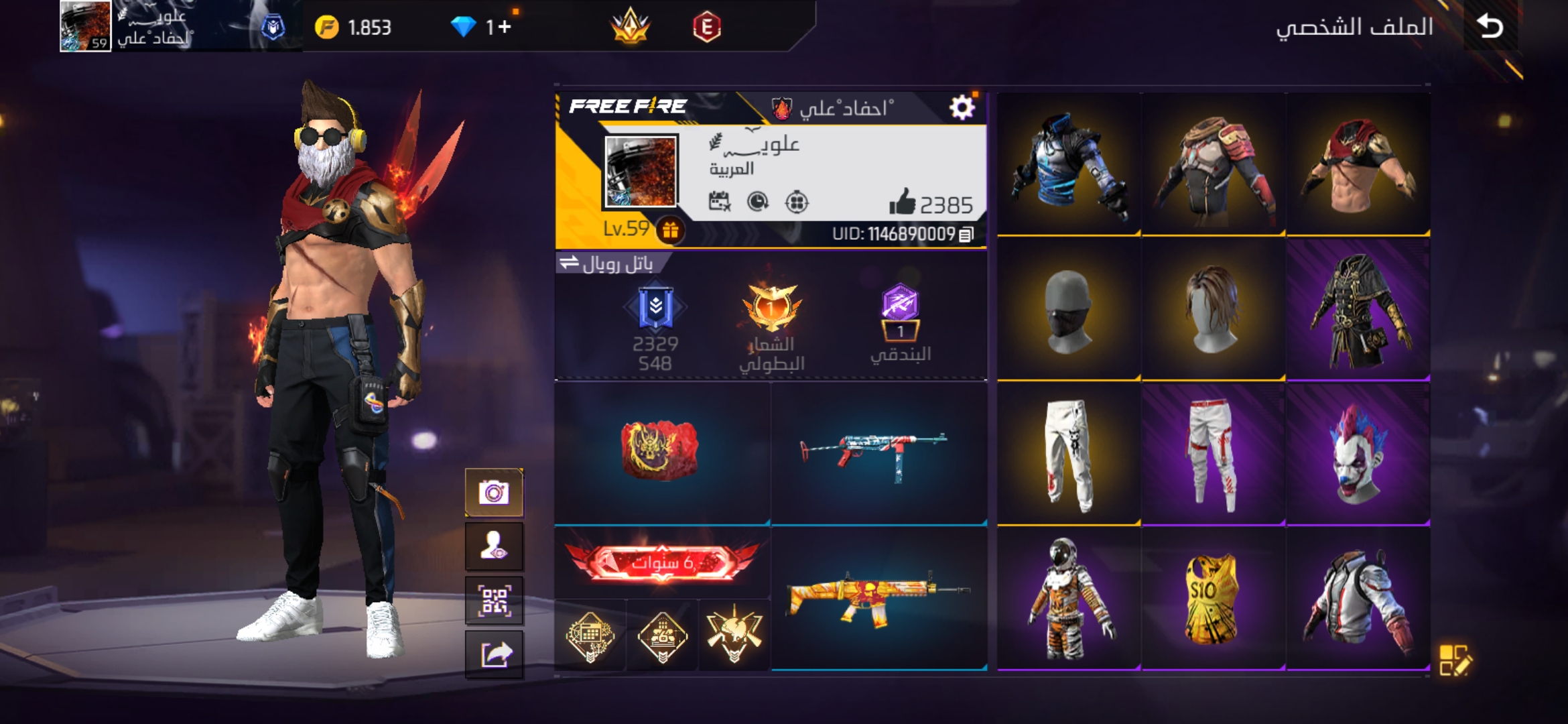Copy the UID with the copy icon
The width and height of the screenshot is (1568, 724).
coord(966,235)
